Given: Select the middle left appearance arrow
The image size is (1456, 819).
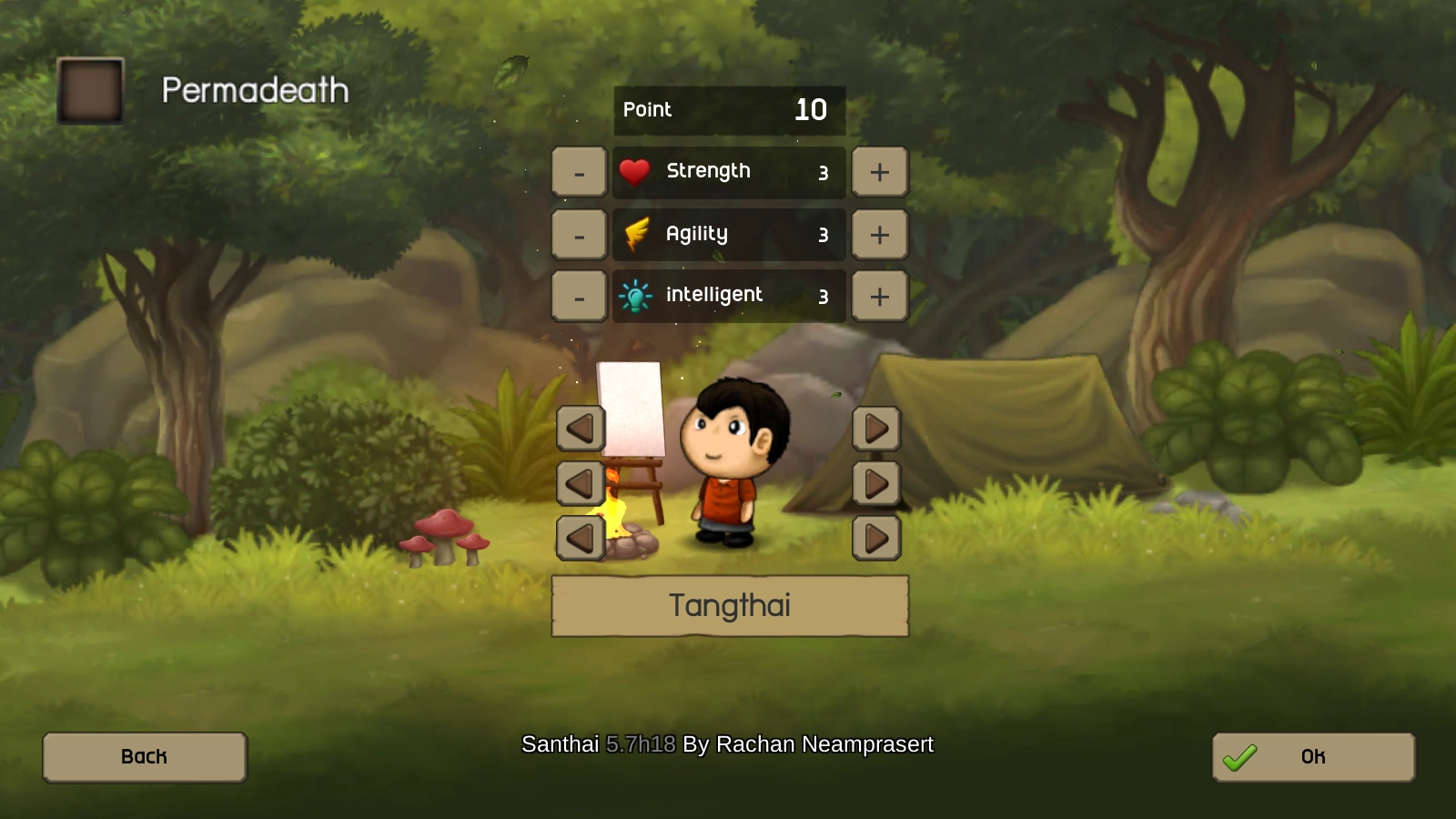Looking at the screenshot, I should click(x=581, y=483).
